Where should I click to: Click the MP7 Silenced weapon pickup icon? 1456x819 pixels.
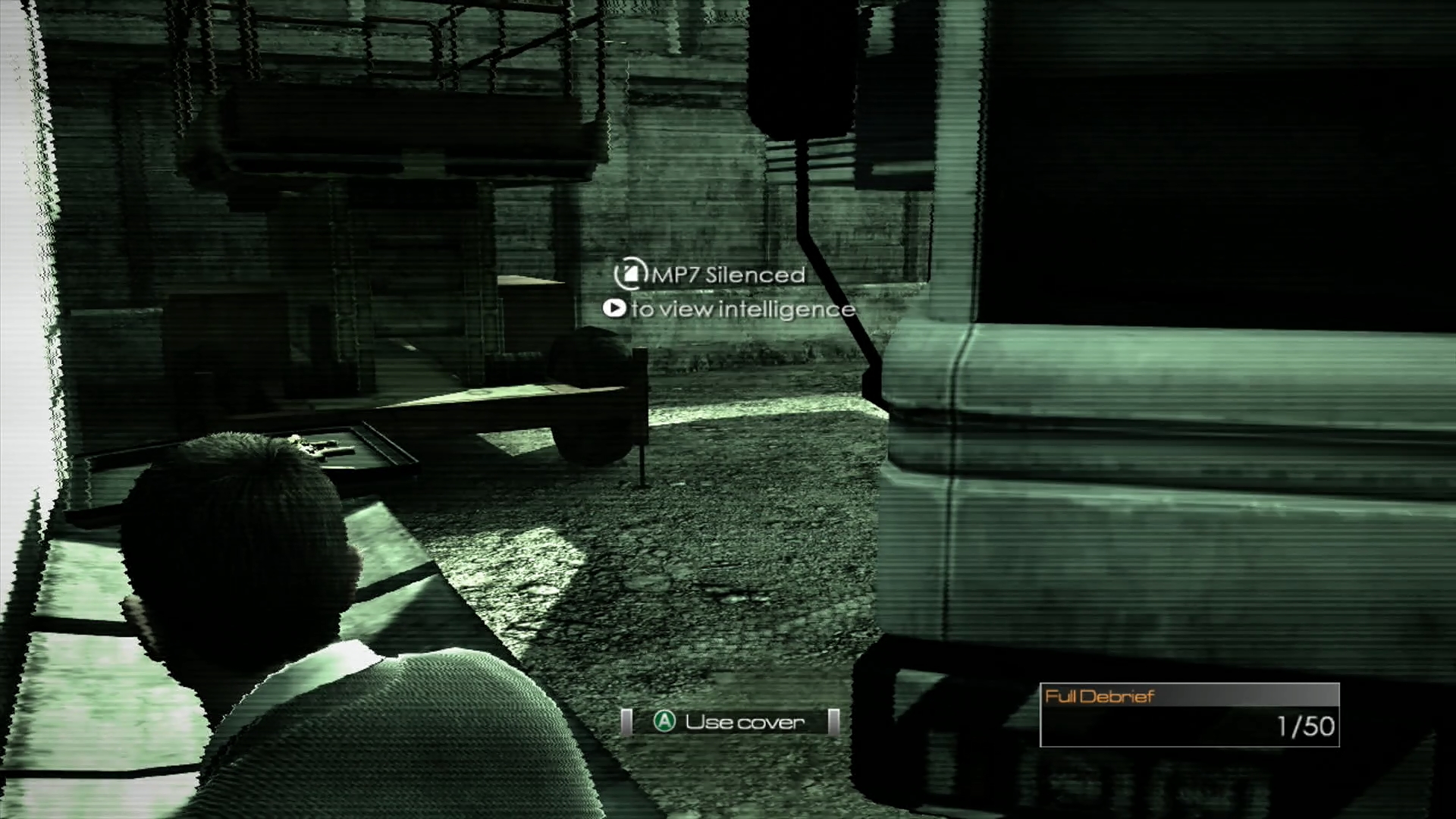point(629,275)
